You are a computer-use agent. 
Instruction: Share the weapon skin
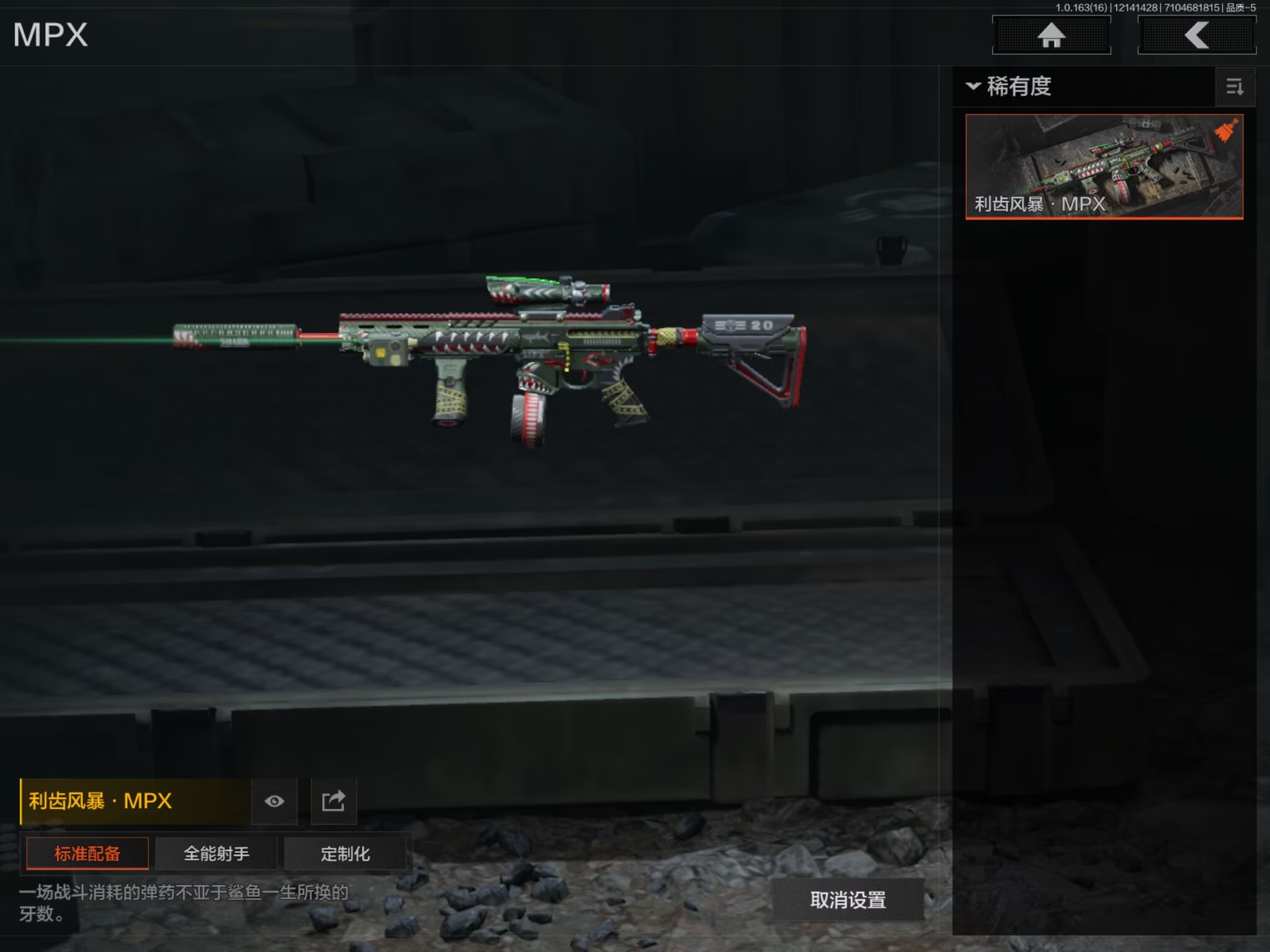point(334,801)
